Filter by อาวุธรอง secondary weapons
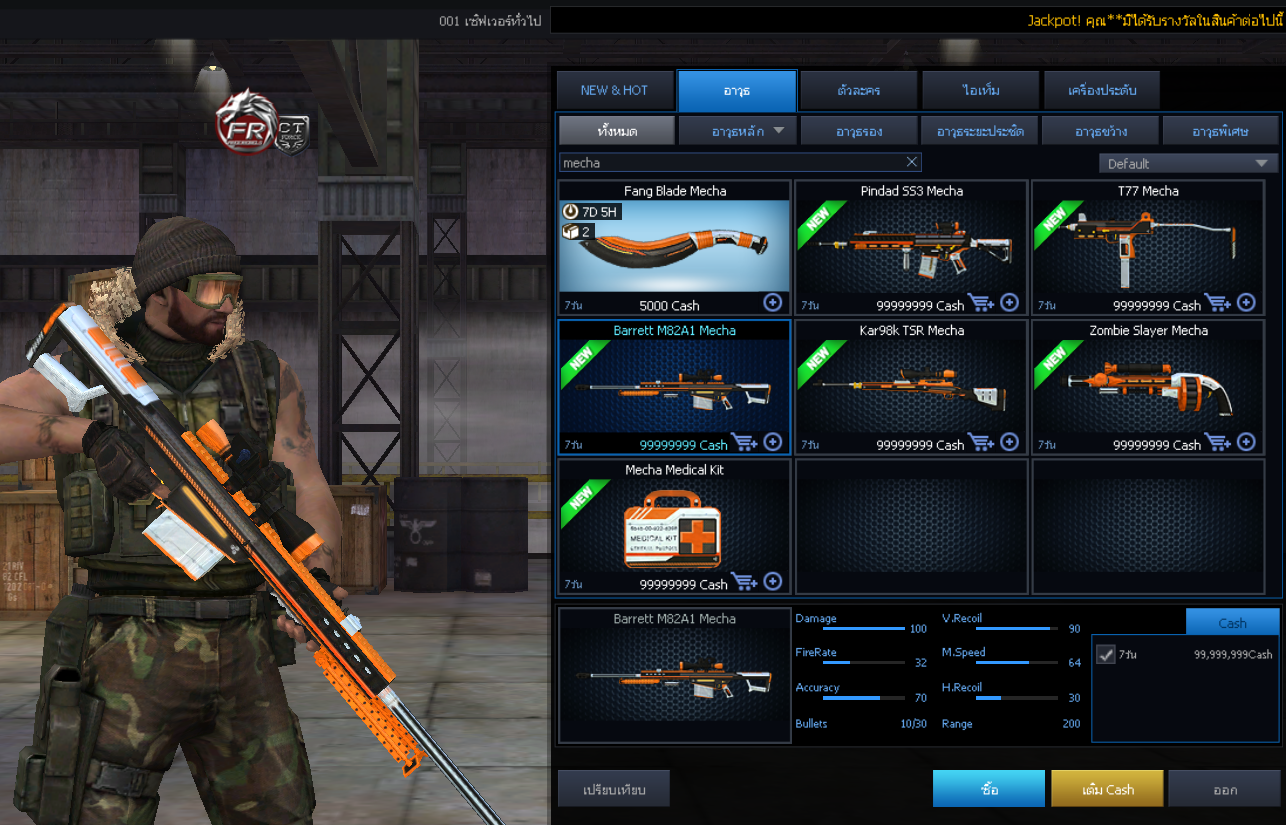1286x825 pixels. 859,131
